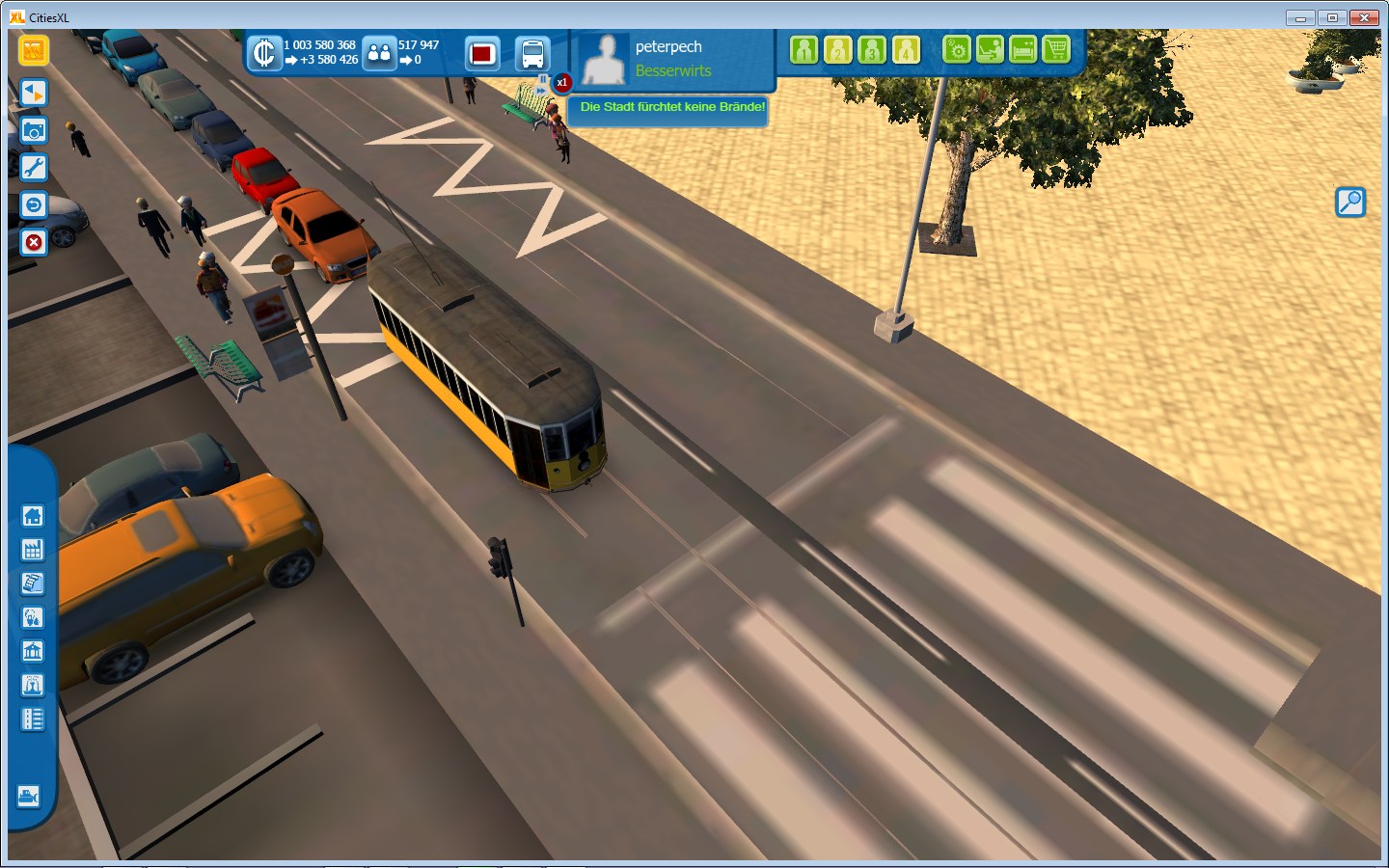Open the industry factory build category
Image resolution: width=1389 pixels, height=868 pixels.
(33, 550)
